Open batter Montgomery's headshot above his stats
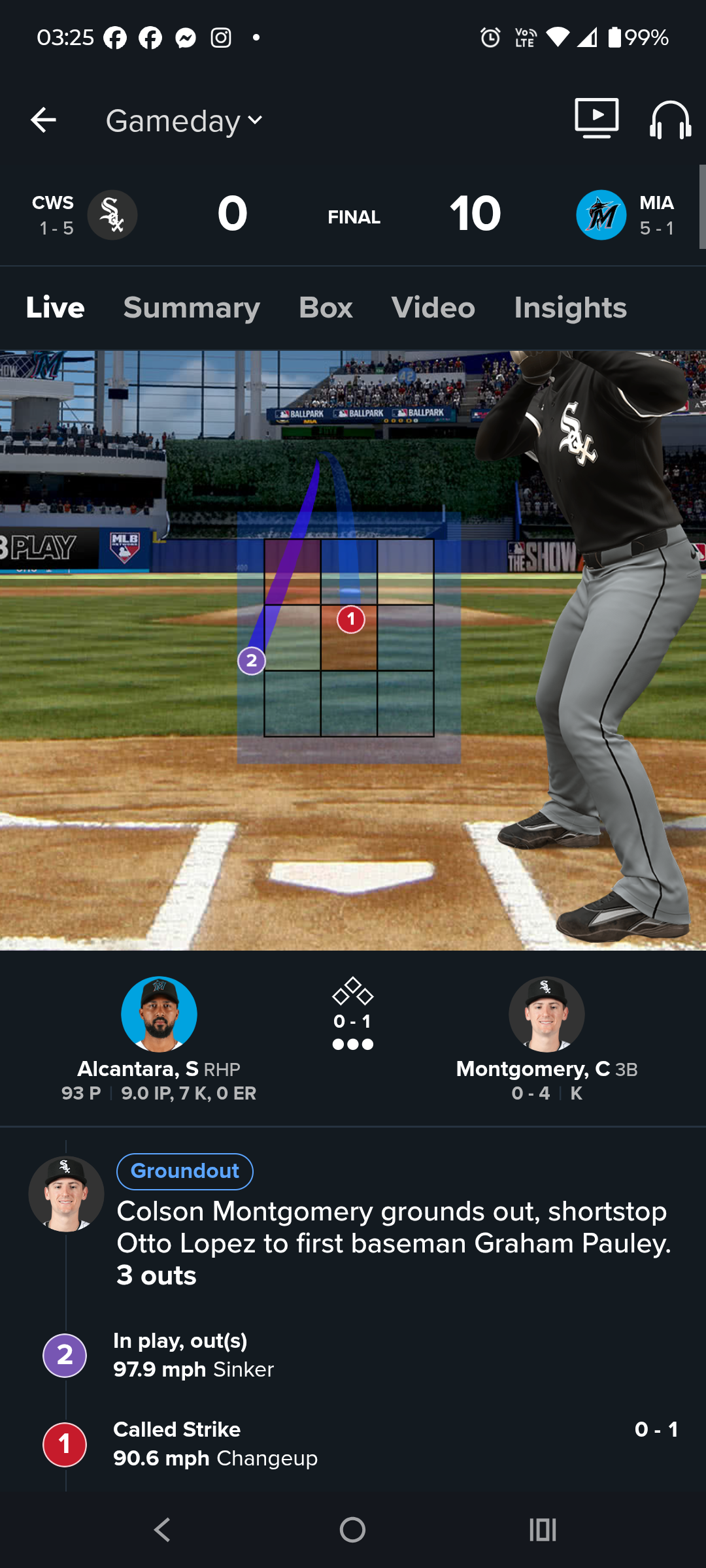Image resolution: width=706 pixels, height=1568 pixels. pos(546,1014)
